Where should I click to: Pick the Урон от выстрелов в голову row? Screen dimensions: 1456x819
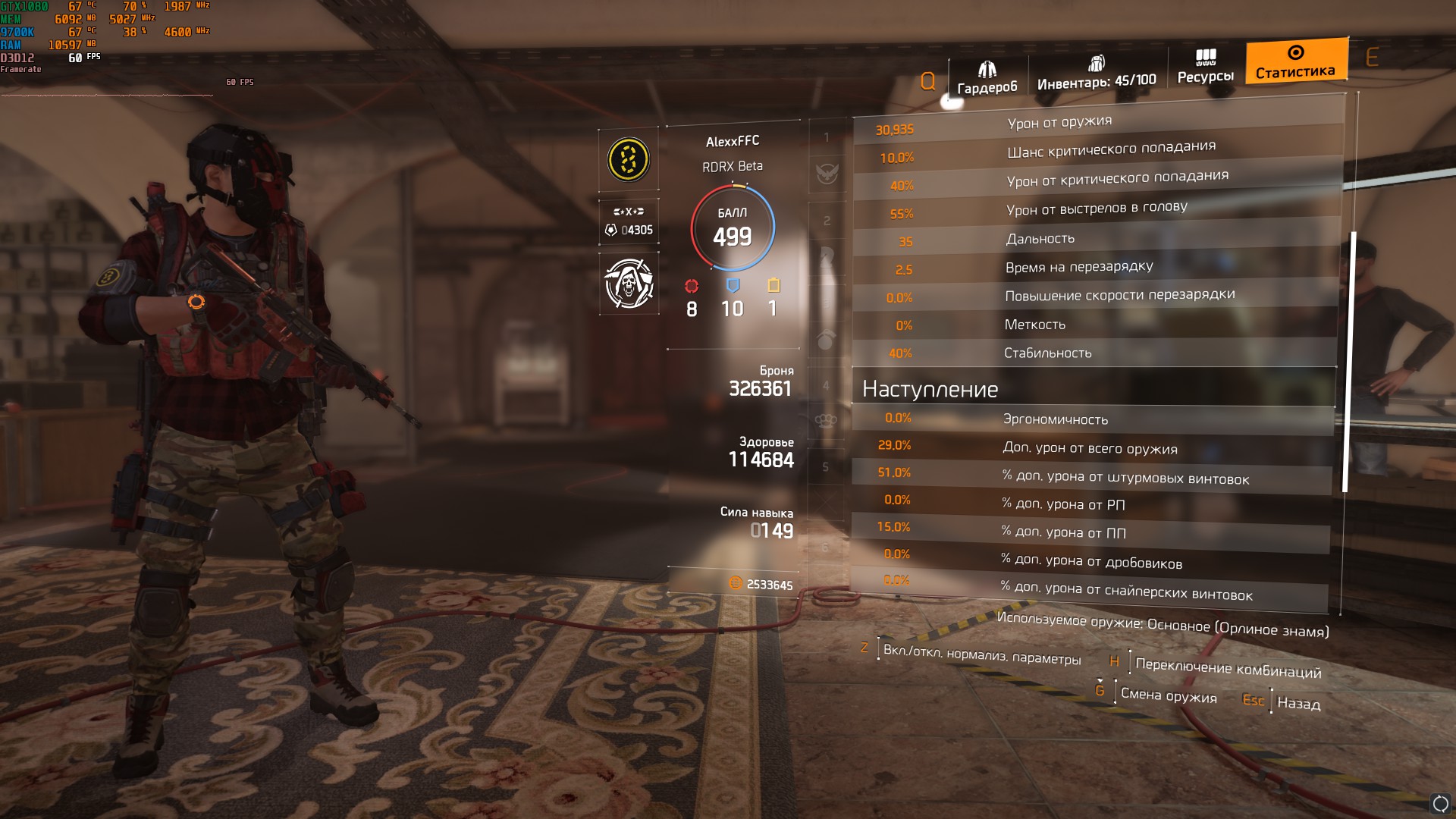pos(1096,210)
